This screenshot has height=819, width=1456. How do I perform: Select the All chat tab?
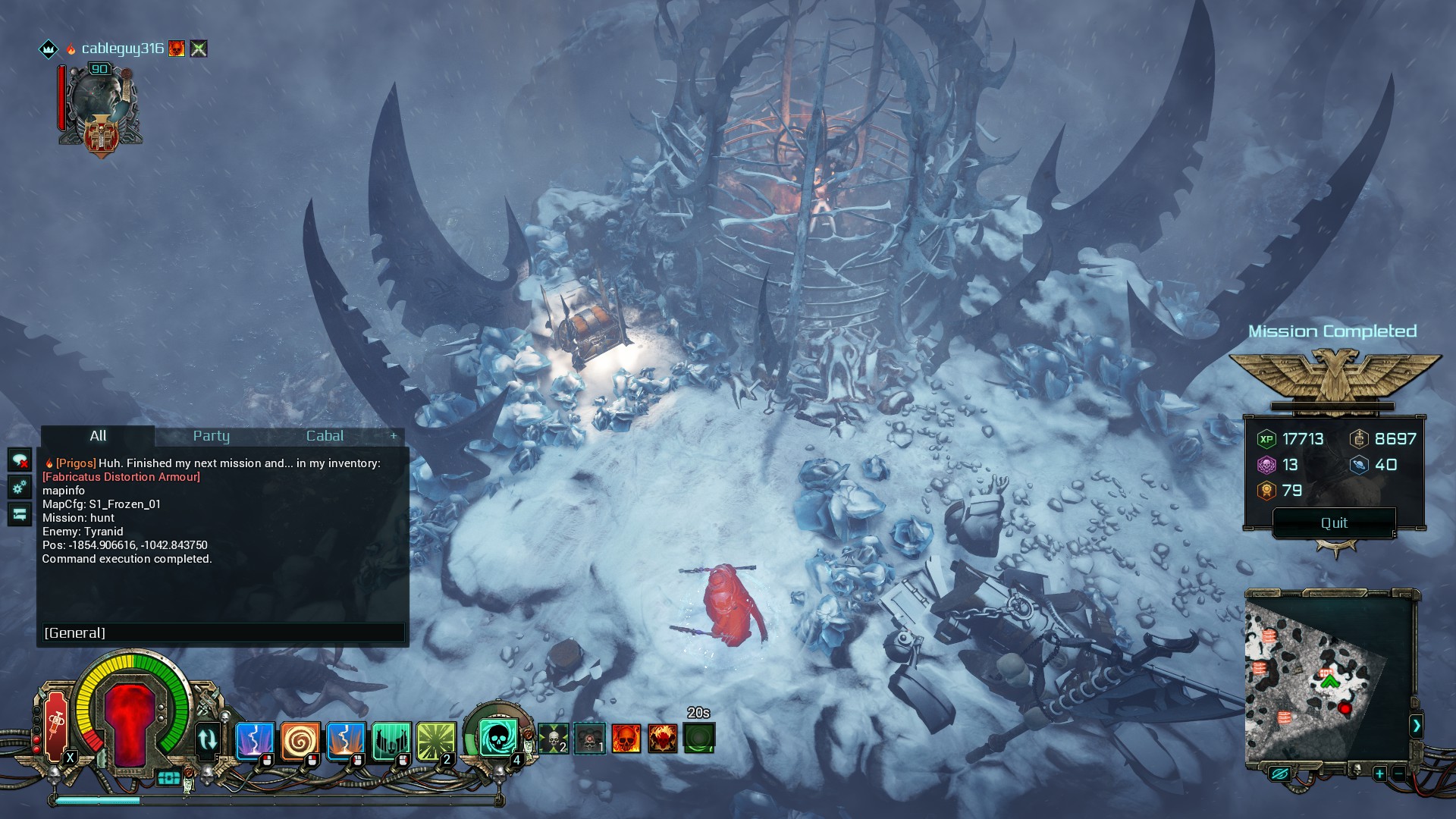[98, 436]
